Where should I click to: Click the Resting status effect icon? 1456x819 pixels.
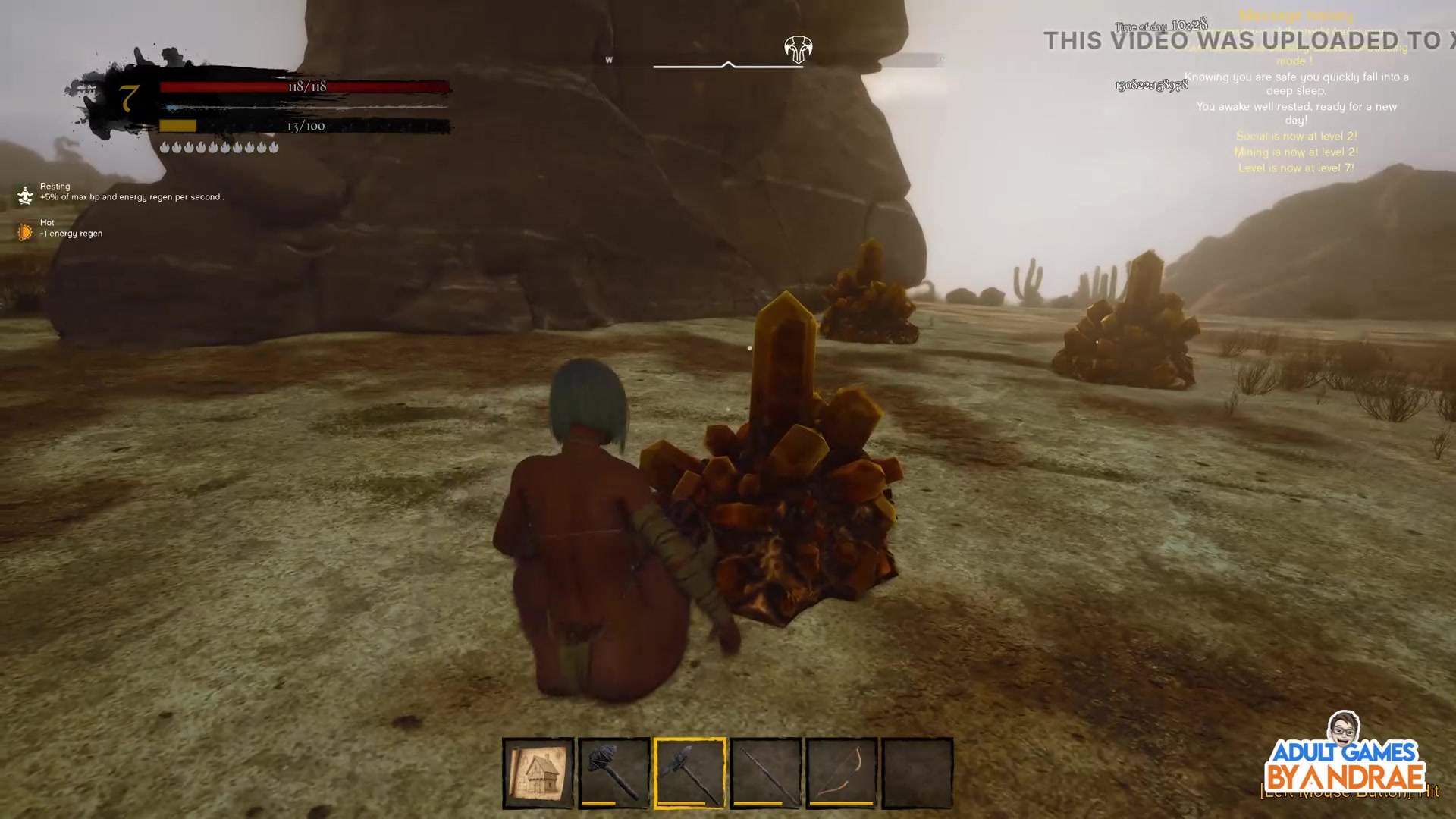26,195
